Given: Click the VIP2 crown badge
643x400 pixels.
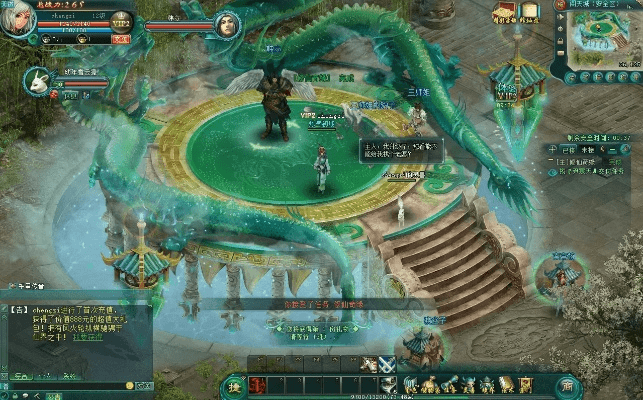Looking at the screenshot, I should tap(121, 21).
